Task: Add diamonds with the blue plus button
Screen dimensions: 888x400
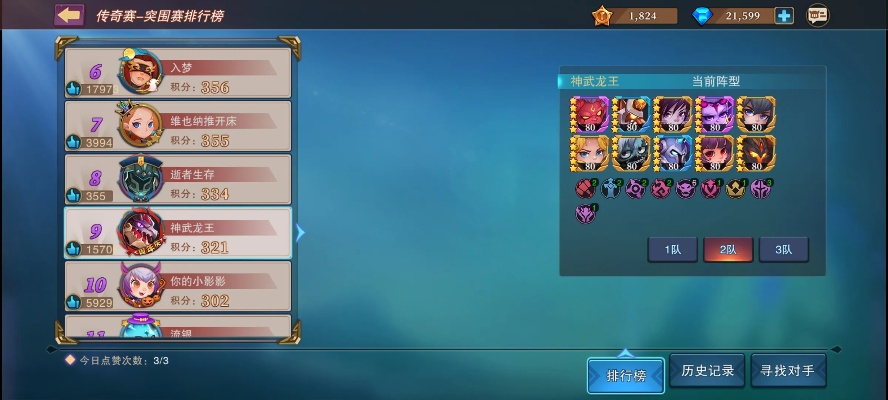Action: point(784,15)
